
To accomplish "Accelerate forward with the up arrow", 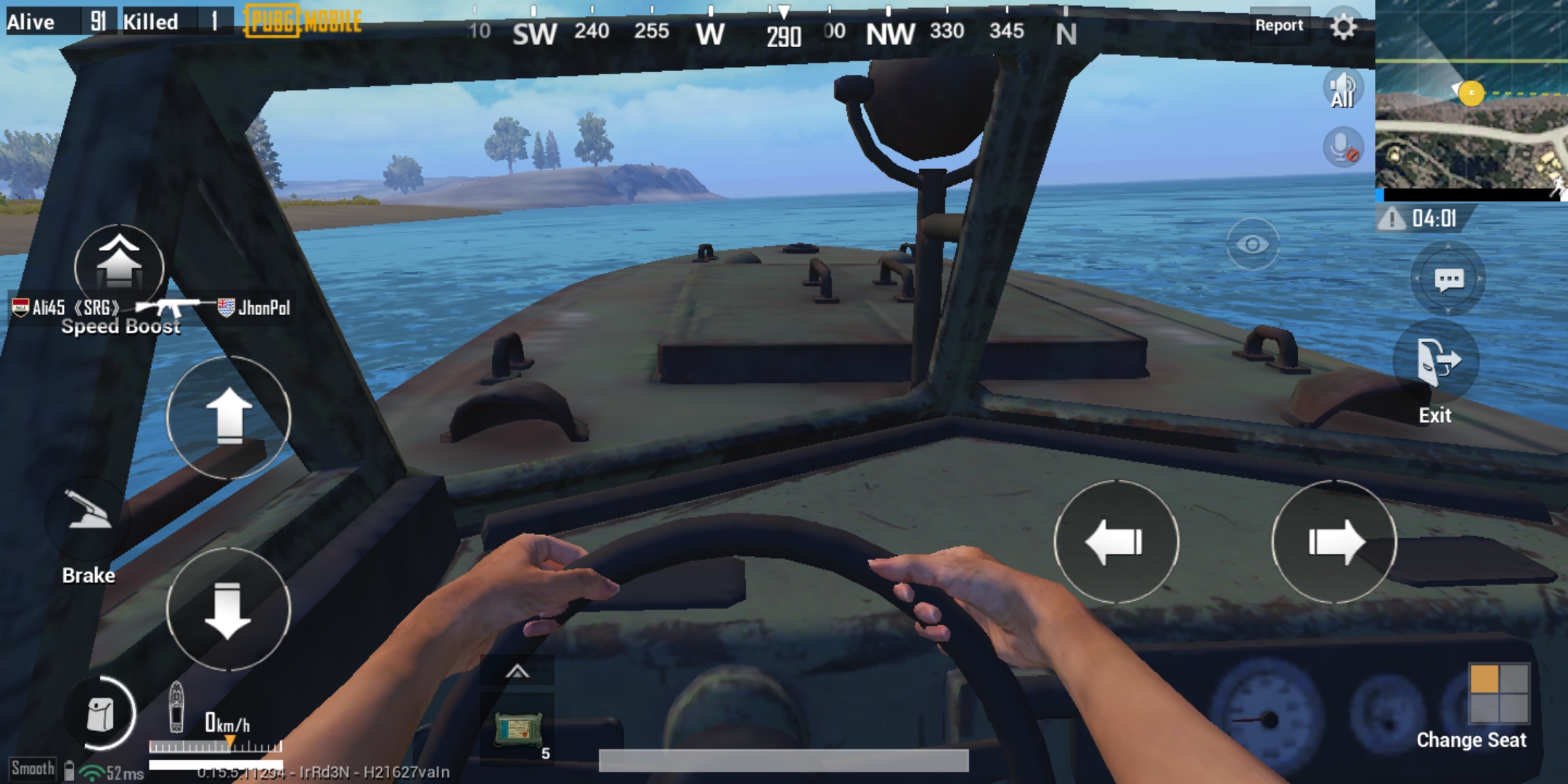I will coord(229,417).
